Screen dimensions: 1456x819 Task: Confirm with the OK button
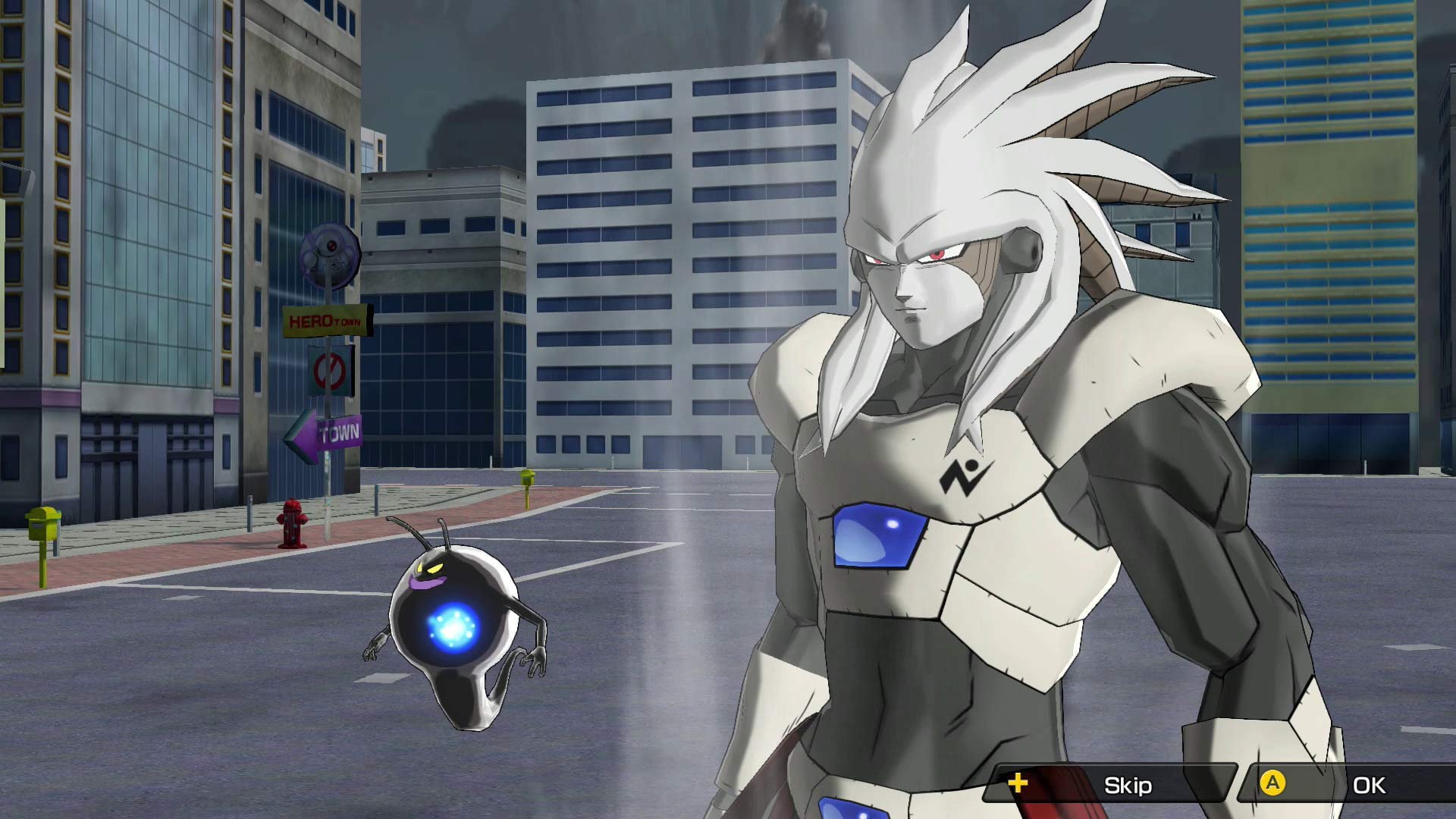(1350, 785)
